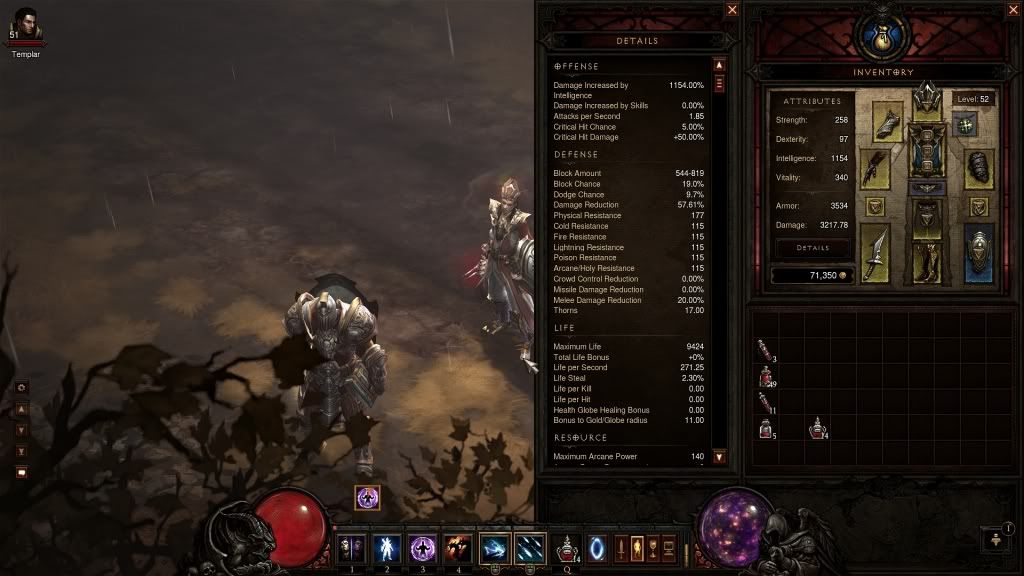Select the equipped blue shield off-hand slot
Image resolution: width=1024 pixels, height=576 pixels.
click(x=979, y=250)
